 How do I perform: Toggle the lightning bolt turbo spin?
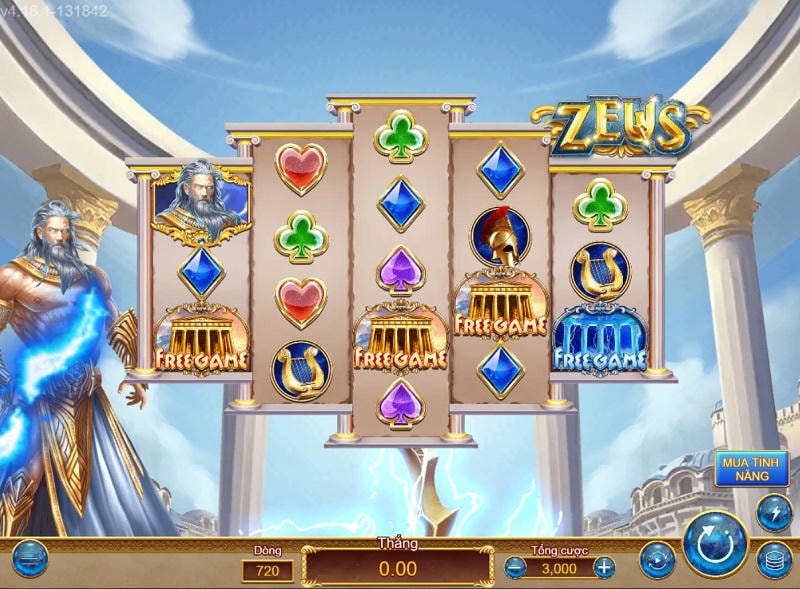[774, 513]
